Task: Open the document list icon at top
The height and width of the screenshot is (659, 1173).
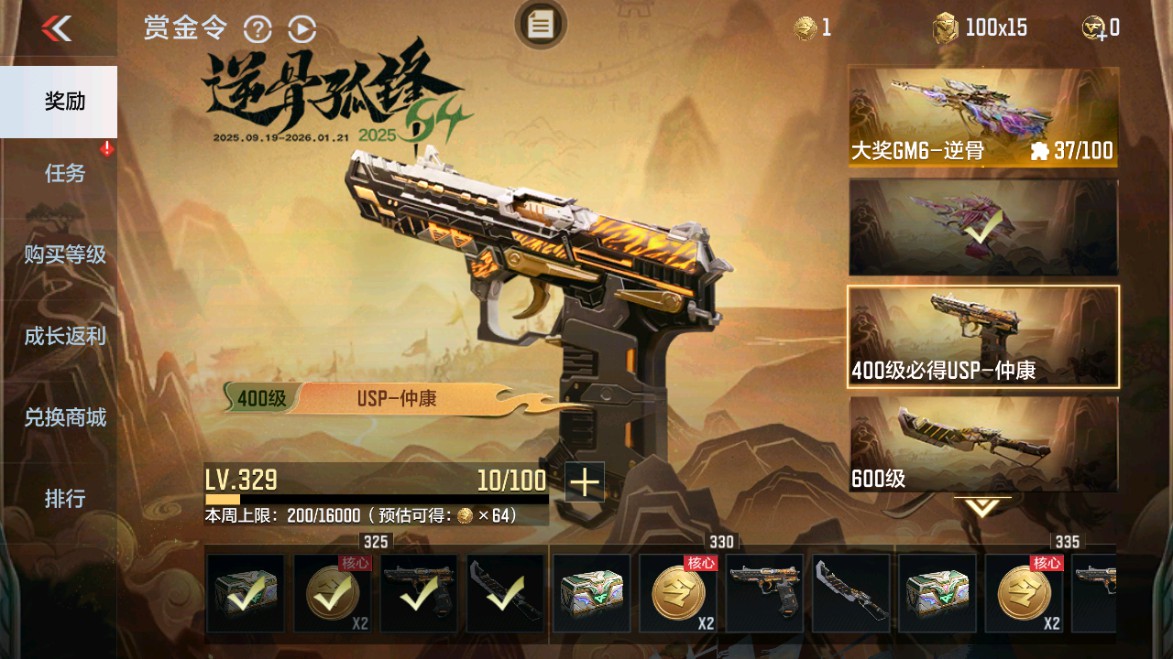Action: [x=540, y=25]
